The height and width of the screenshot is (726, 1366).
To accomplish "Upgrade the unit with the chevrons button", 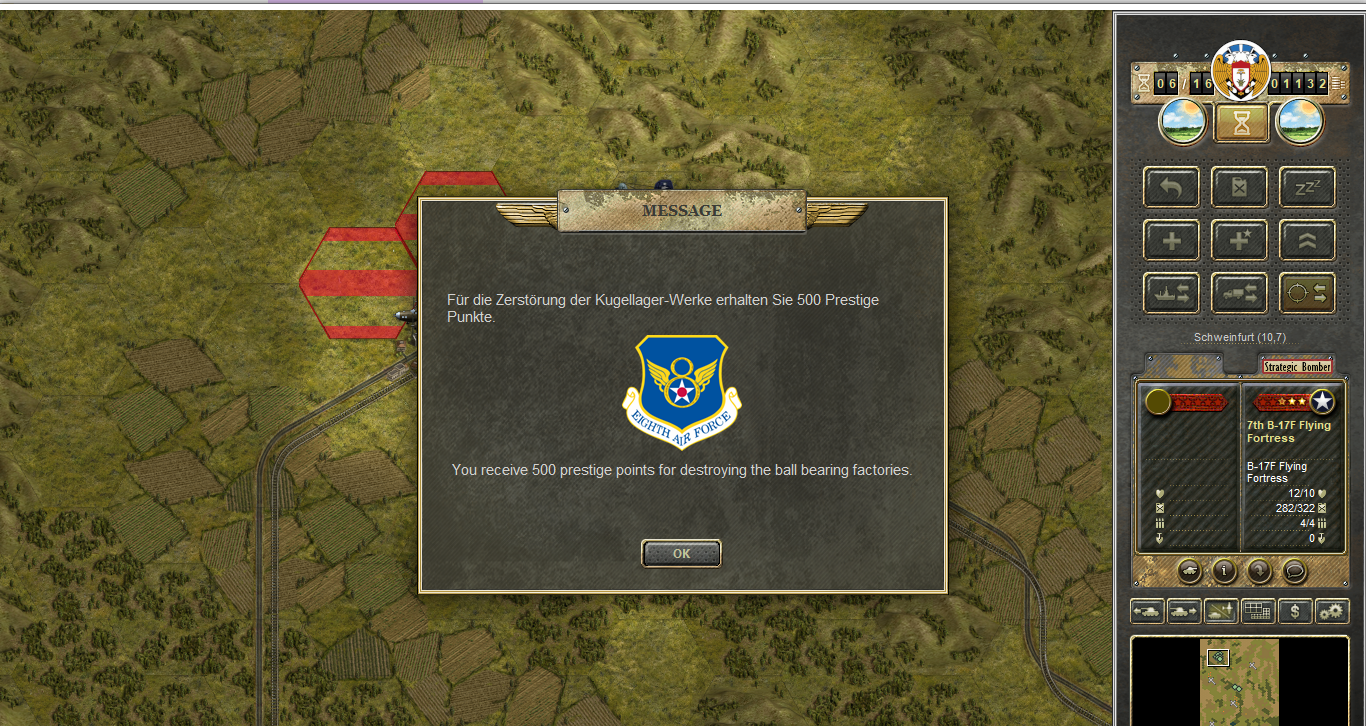I will [1308, 240].
